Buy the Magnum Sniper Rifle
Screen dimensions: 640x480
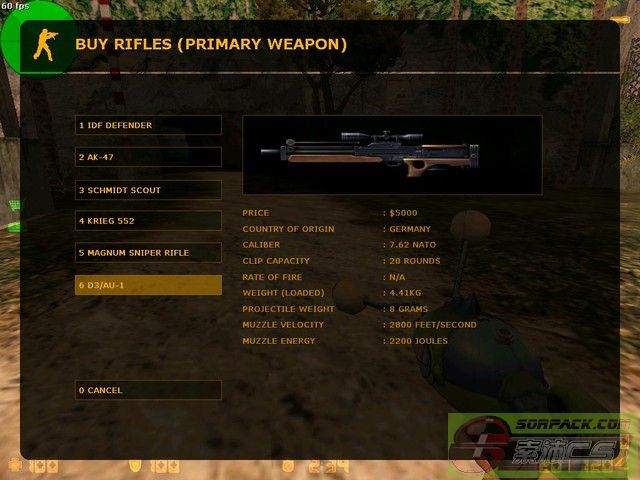(x=148, y=253)
